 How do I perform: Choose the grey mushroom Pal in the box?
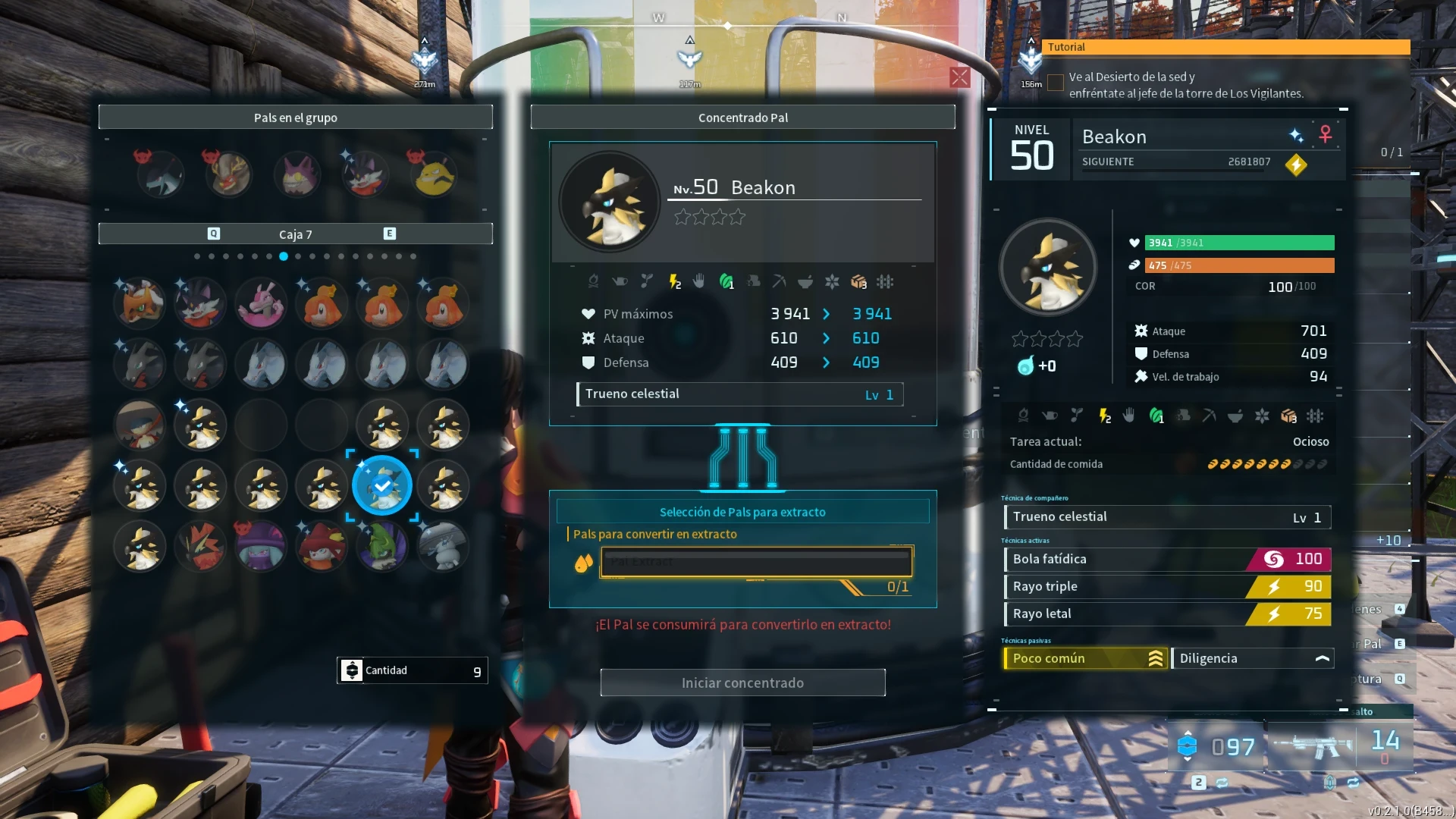click(x=443, y=546)
